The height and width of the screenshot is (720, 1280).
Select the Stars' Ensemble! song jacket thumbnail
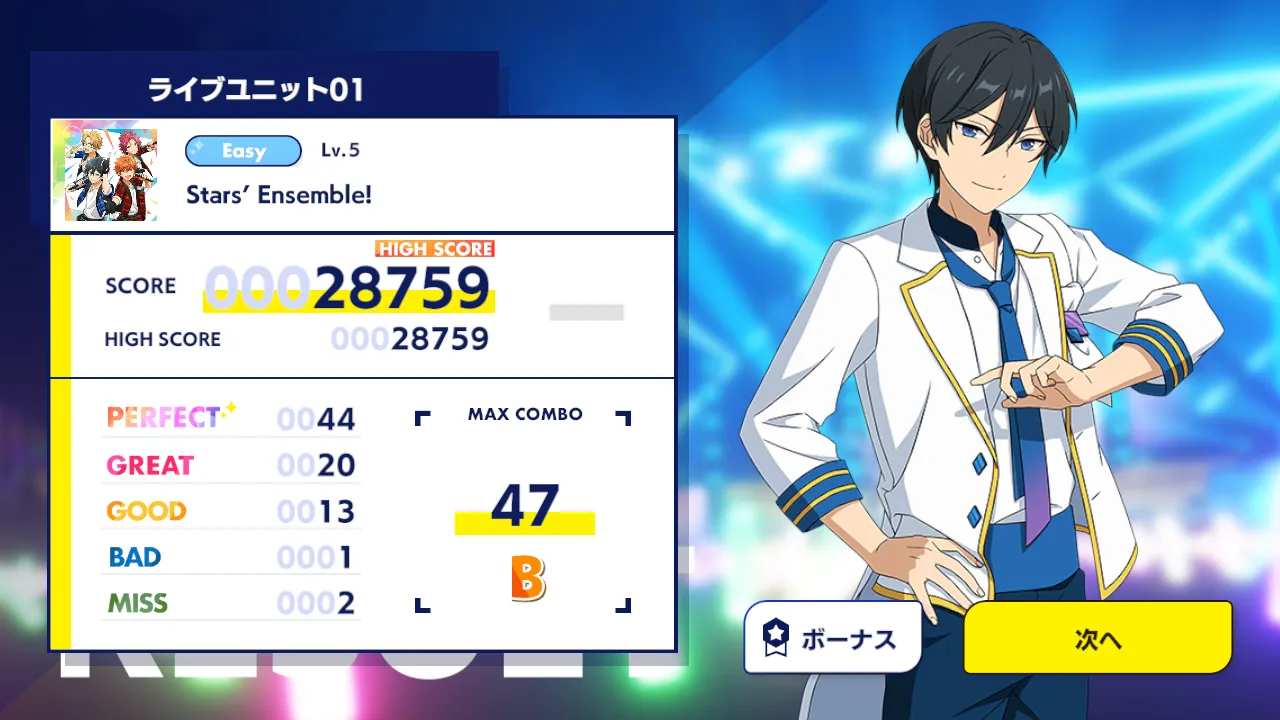(111, 174)
